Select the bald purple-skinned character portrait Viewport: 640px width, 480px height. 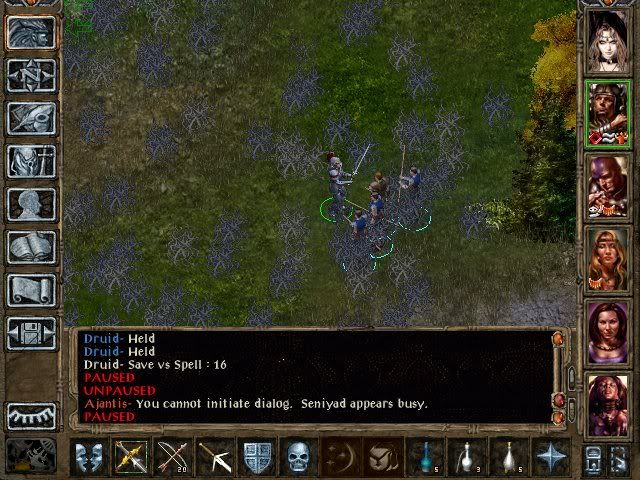[x=607, y=187]
